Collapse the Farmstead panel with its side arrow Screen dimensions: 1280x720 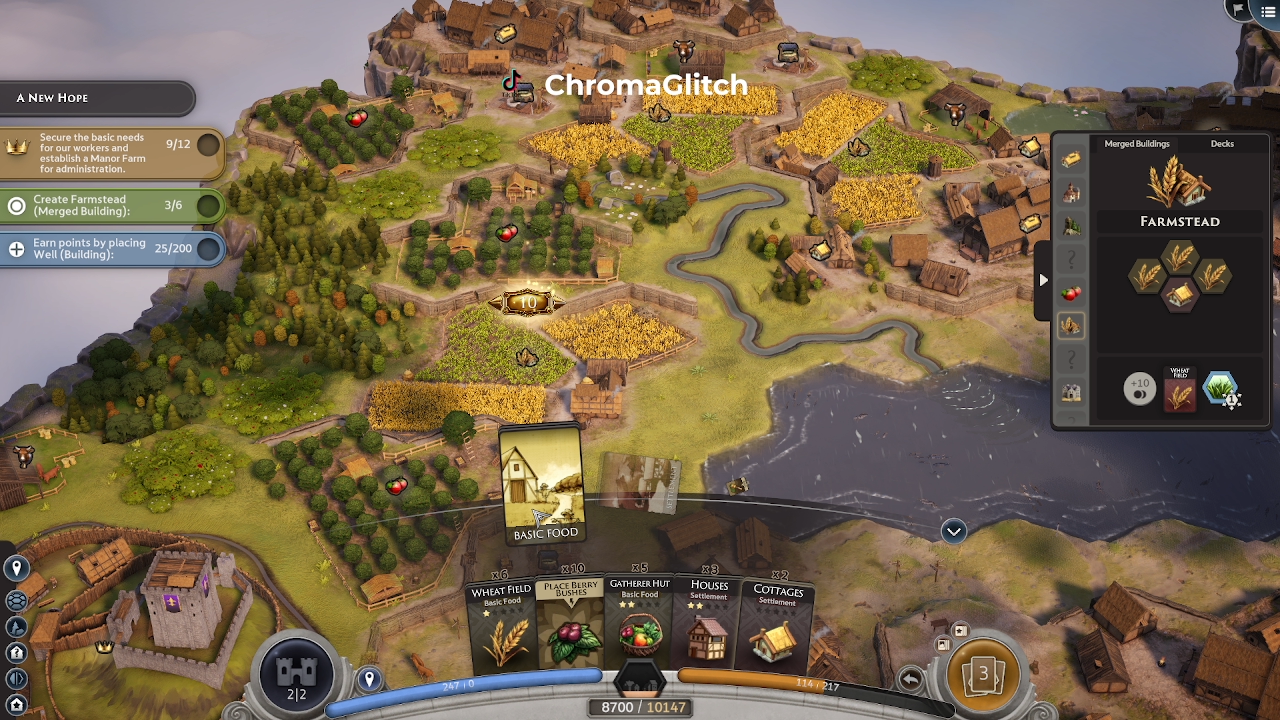pos(1043,281)
